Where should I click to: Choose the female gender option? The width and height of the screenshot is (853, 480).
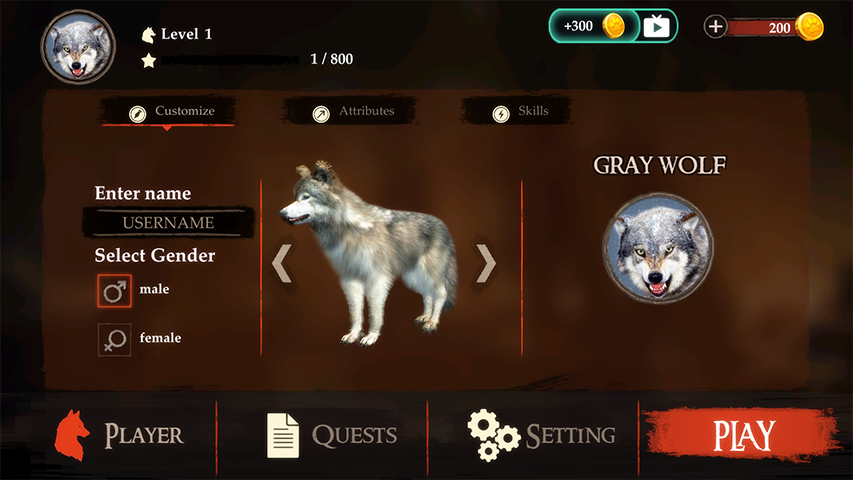[x=114, y=339]
